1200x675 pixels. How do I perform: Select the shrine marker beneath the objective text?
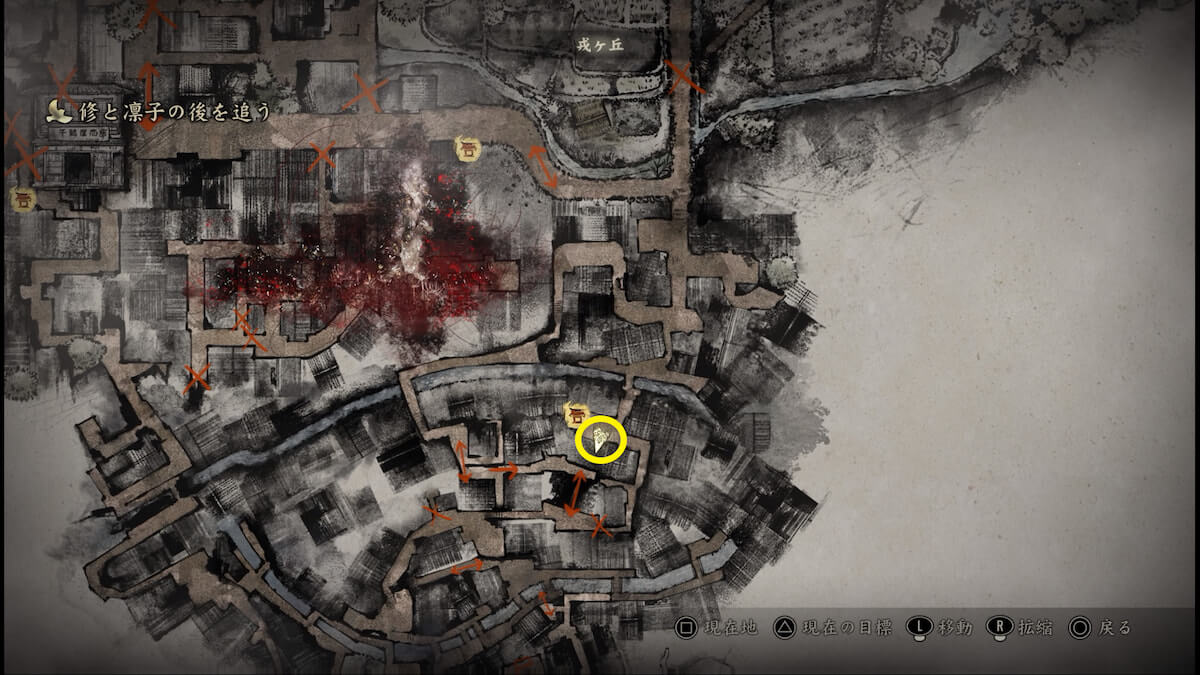pos(23,199)
